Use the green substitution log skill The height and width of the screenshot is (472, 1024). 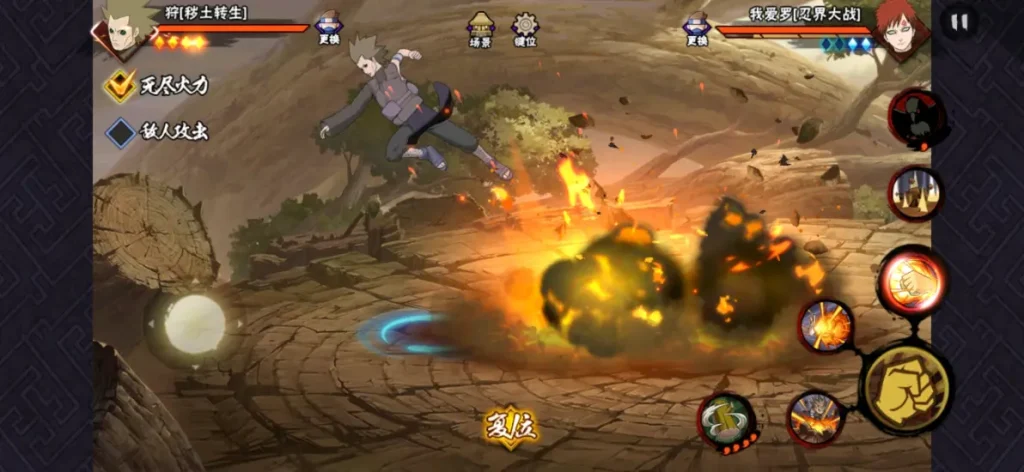click(x=726, y=421)
